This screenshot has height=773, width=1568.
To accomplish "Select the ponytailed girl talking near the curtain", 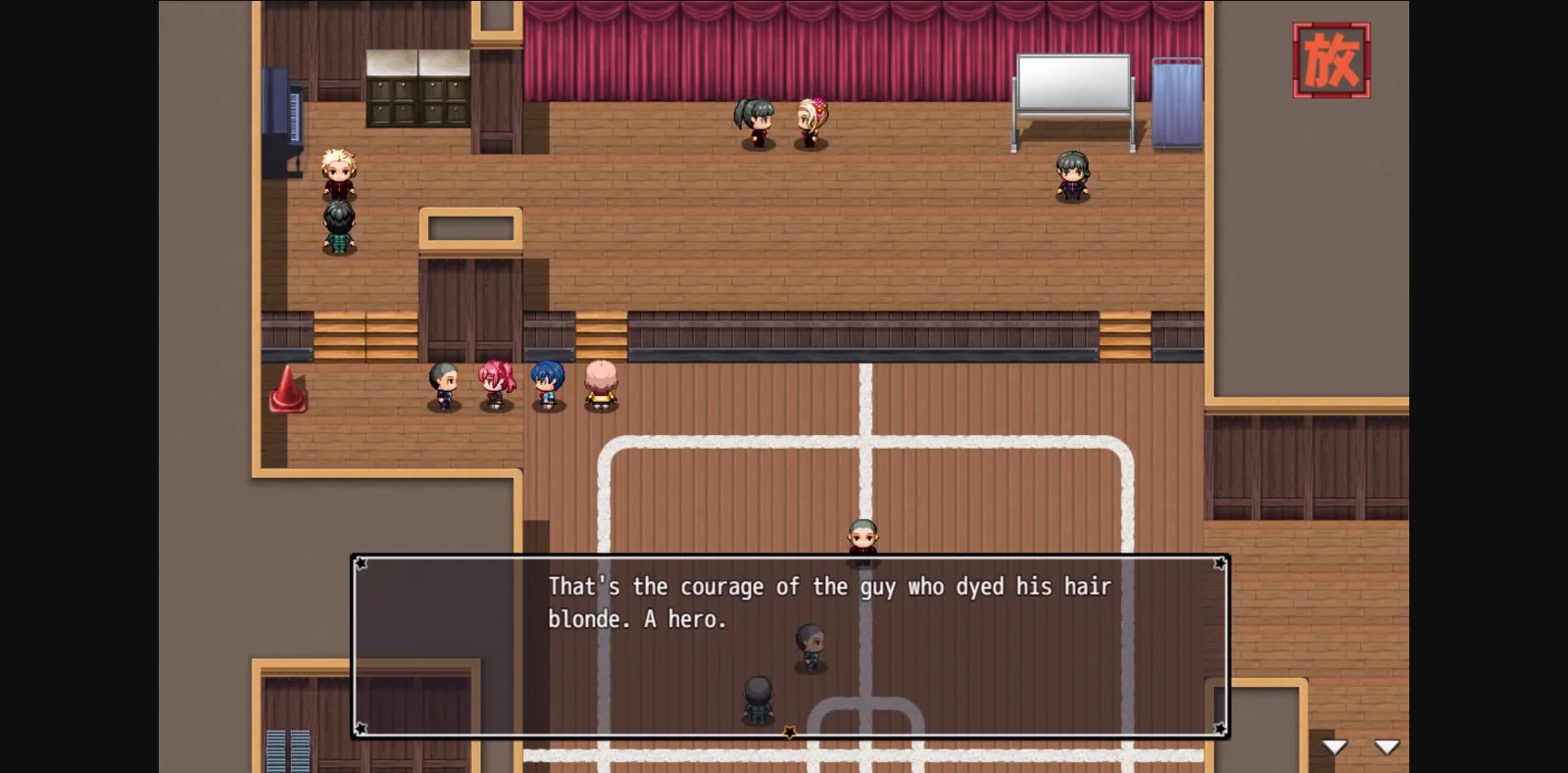I will click(753, 122).
